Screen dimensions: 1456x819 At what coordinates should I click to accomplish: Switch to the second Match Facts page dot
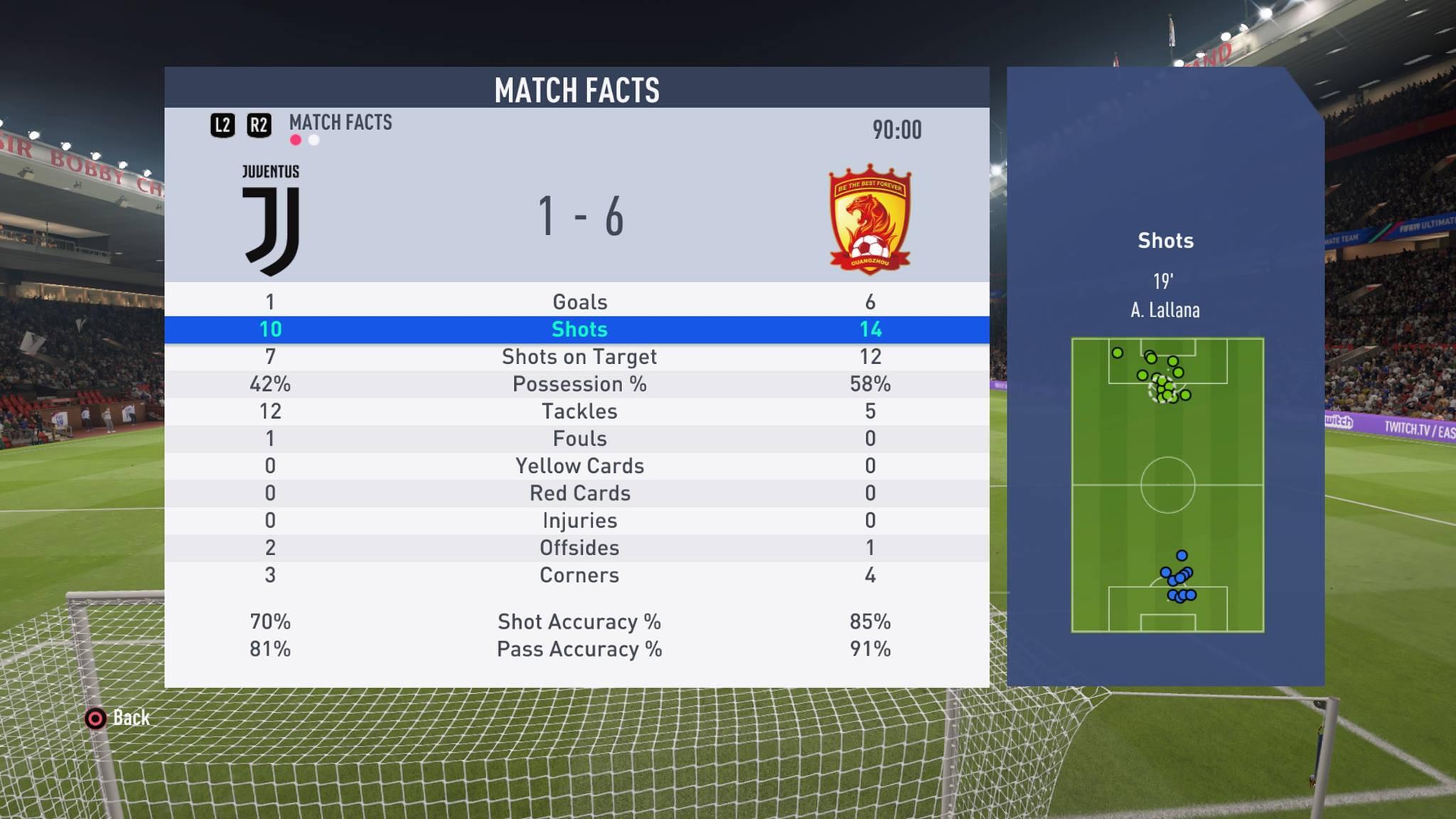click(314, 140)
